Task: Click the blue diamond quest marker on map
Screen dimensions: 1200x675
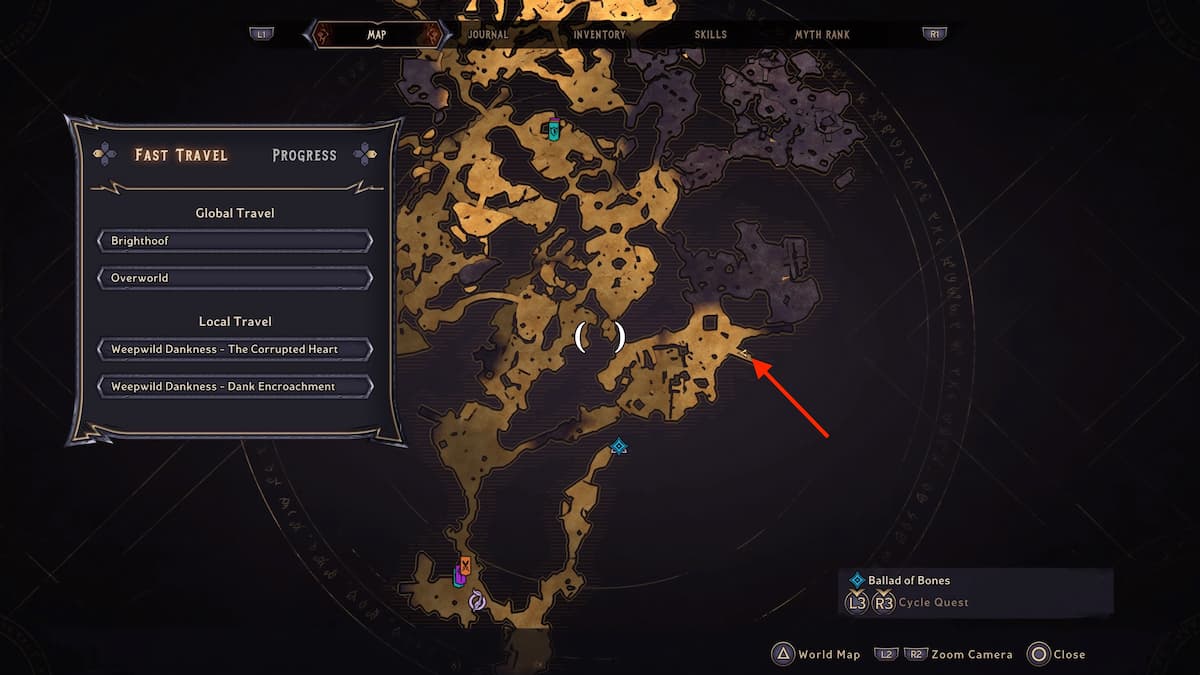Action: point(619,446)
